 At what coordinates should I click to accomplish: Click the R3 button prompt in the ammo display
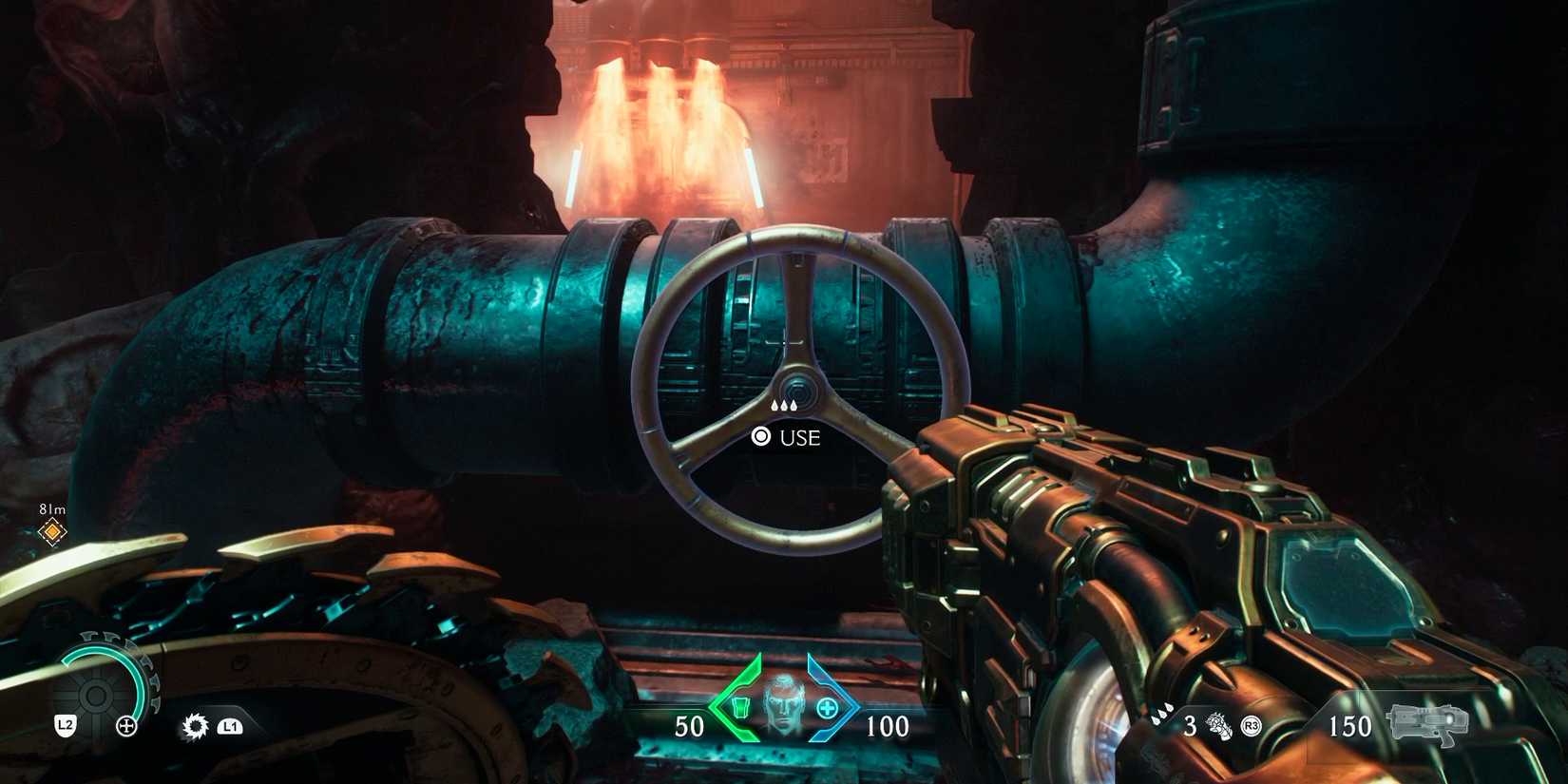(1251, 724)
